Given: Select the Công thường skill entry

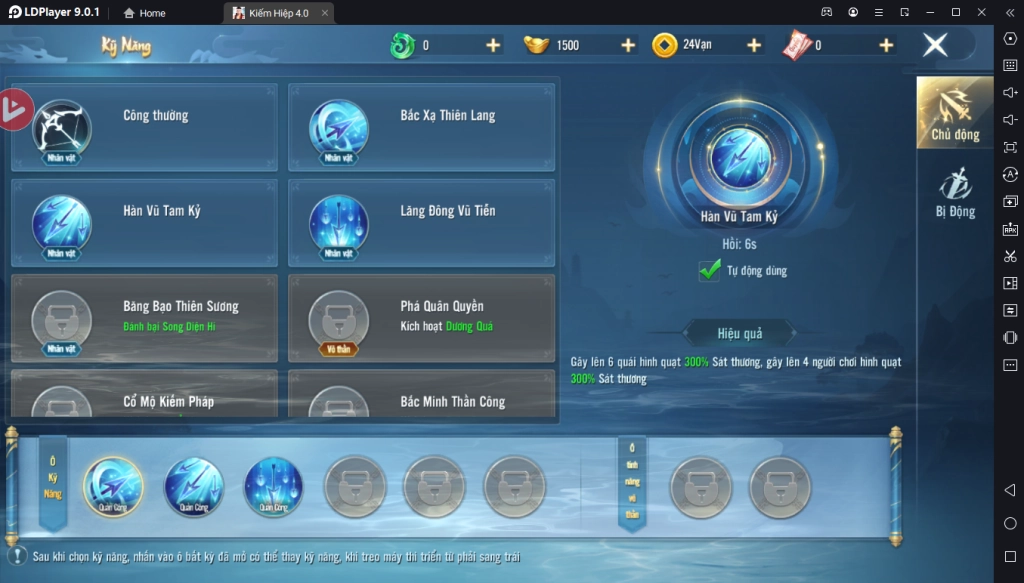Looking at the screenshot, I should [x=143, y=127].
